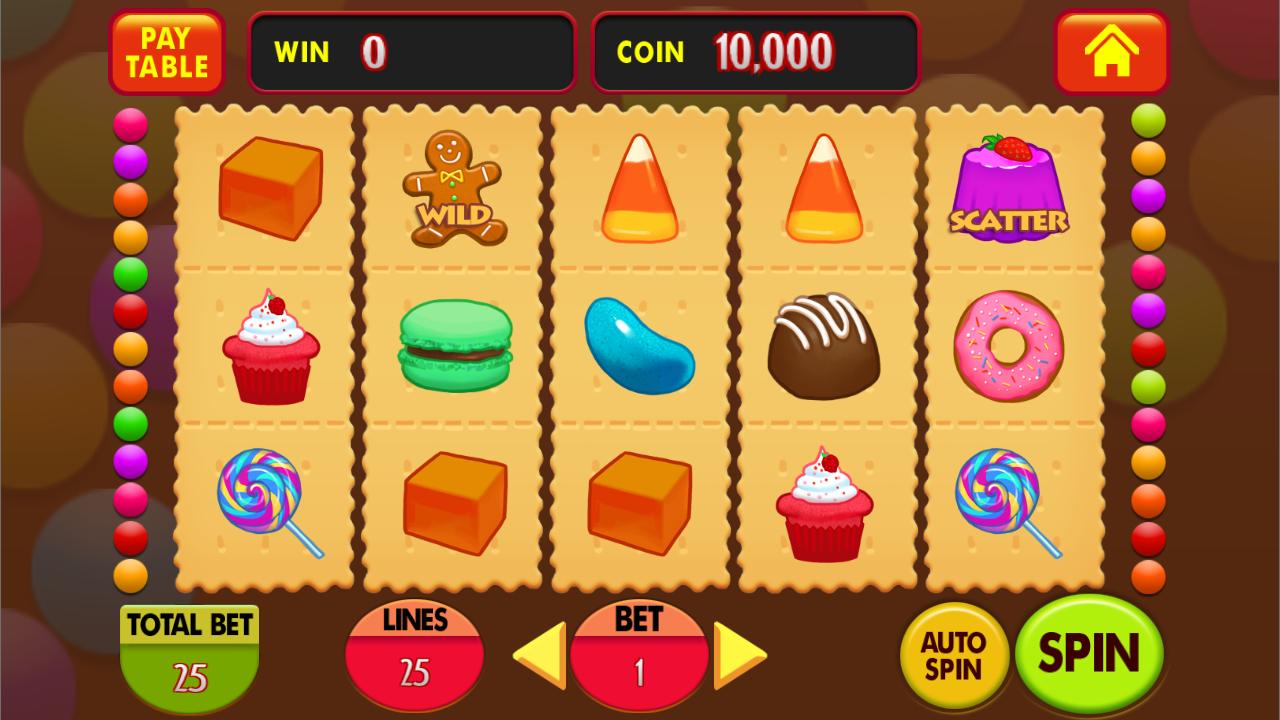The height and width of the screenshot is (720, 1280).
Task: Open the Home screen
Action: coord(1112,53)
